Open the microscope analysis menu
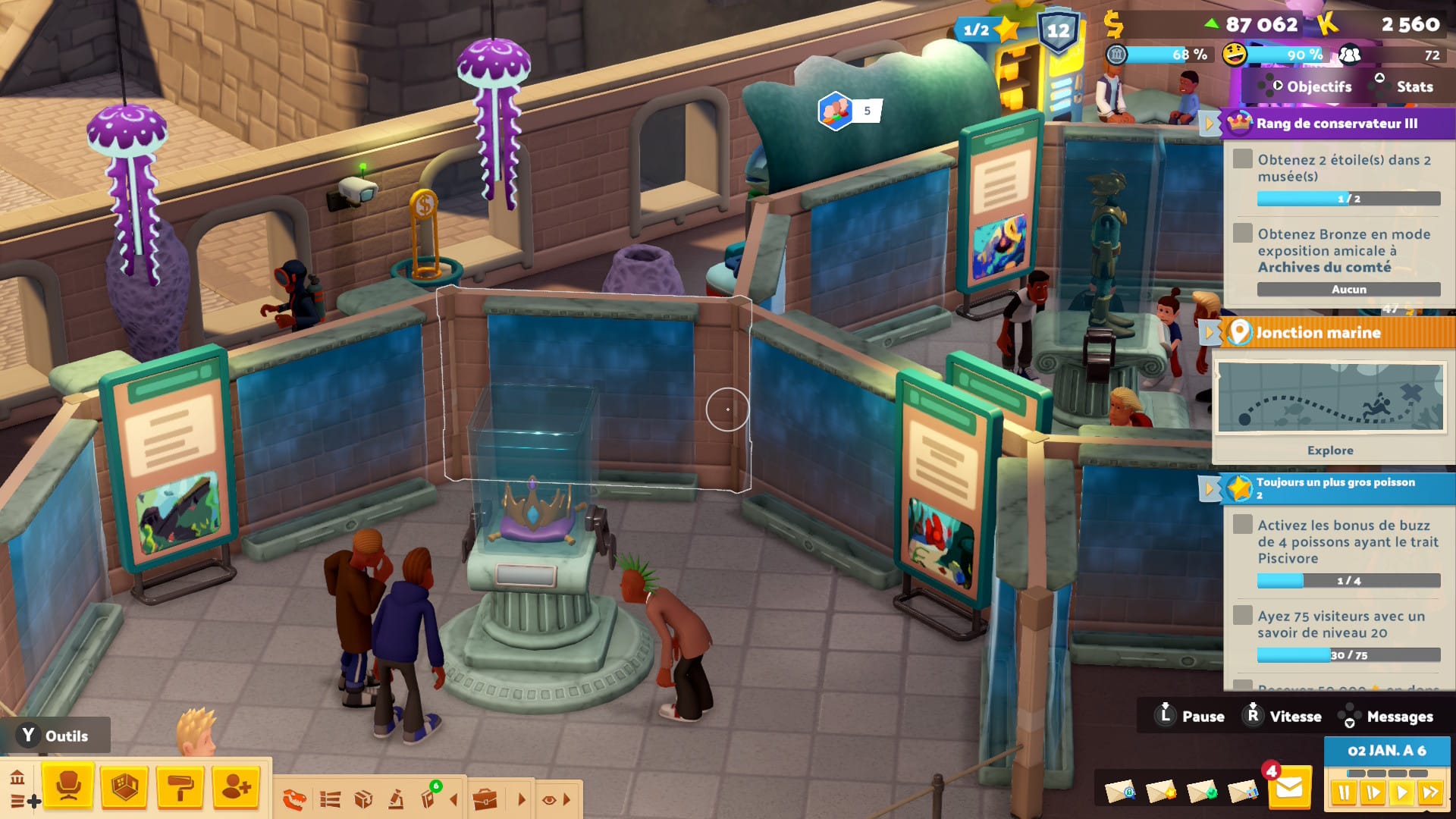Image resolution: width=1456 pixels, height=819 pixels. click(396, 799)
